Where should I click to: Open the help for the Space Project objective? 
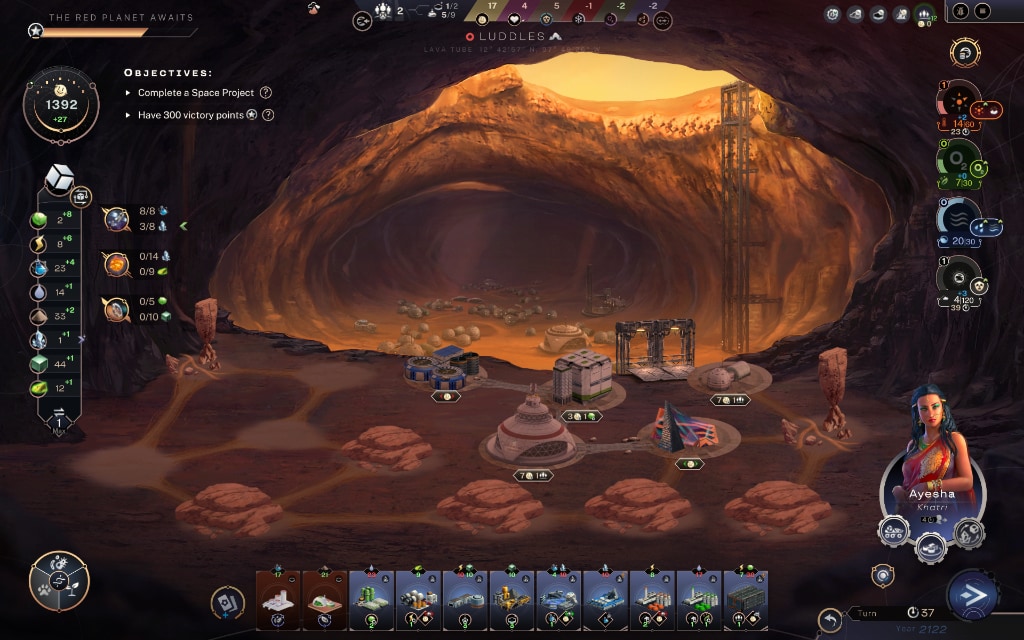tap(266, 93)
